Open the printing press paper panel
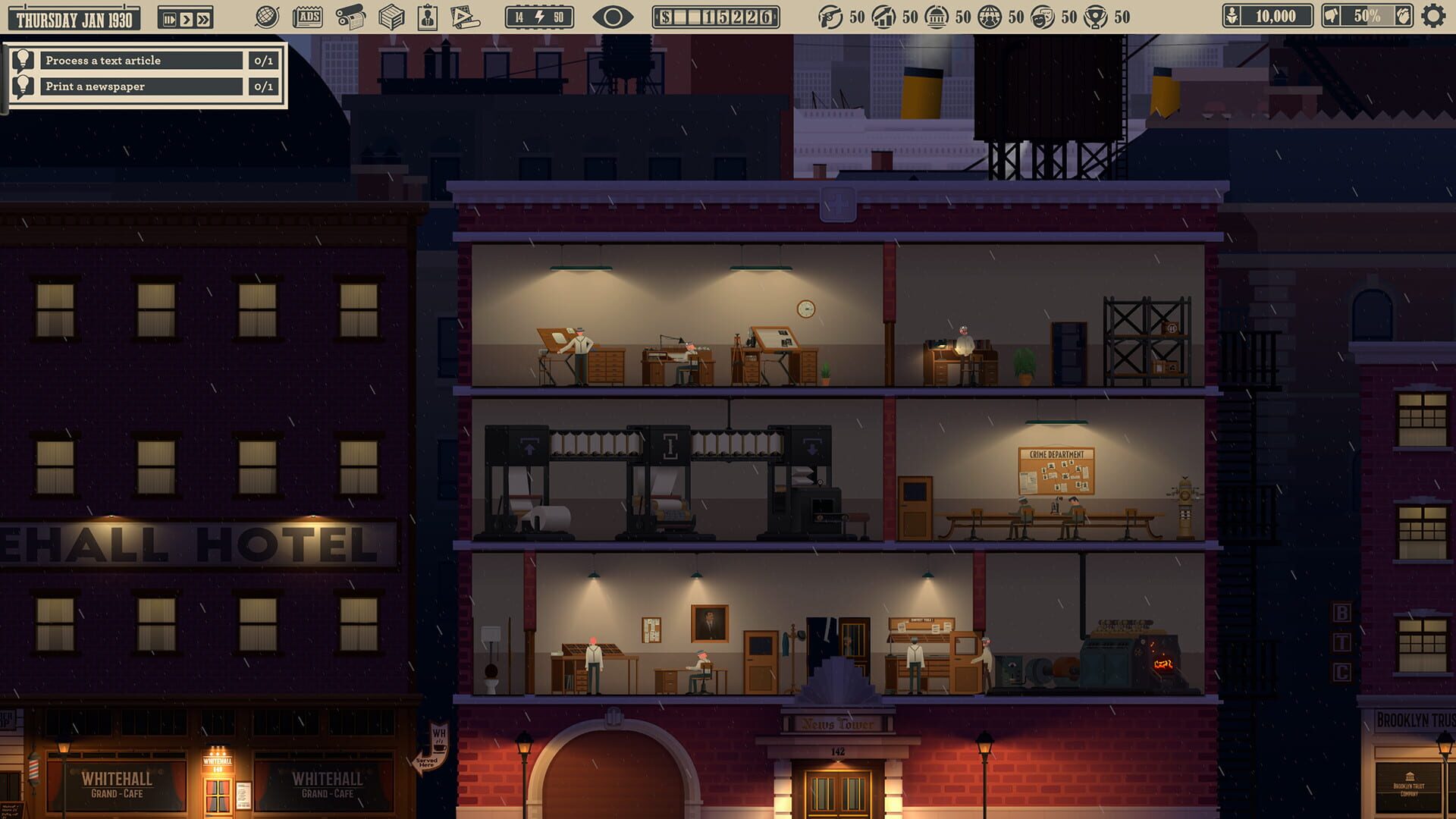 [x=350, y=15]
